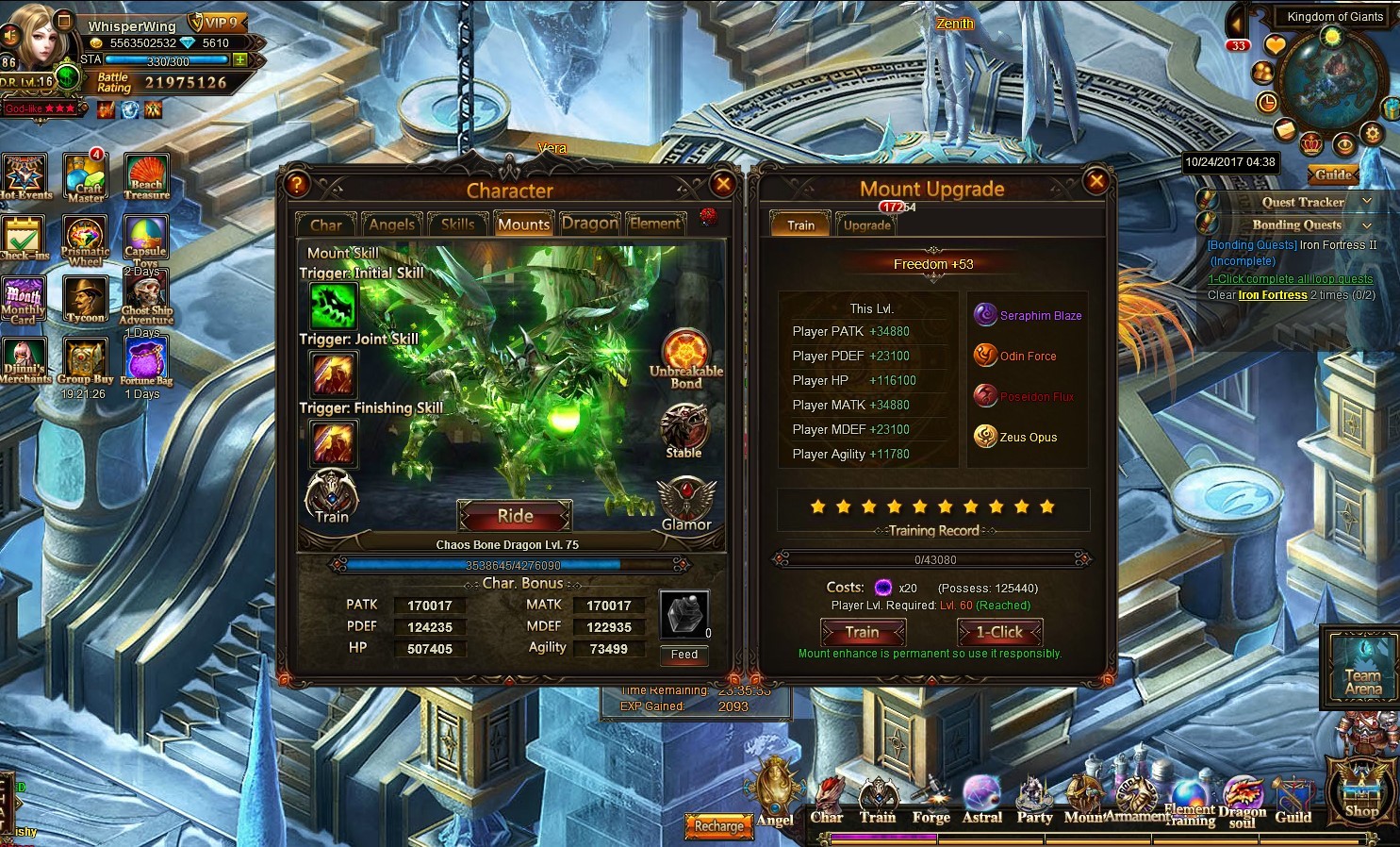Viewport: 1400px width, 847px height.
Task: Switch to the Upgrade tab
Action: point(866,224)
